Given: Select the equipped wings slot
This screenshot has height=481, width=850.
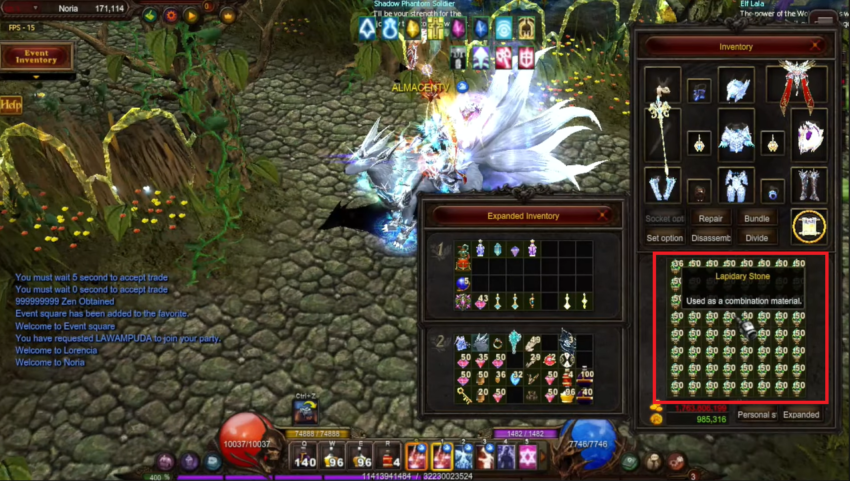Looking at the screenshot, I should 797,89.
